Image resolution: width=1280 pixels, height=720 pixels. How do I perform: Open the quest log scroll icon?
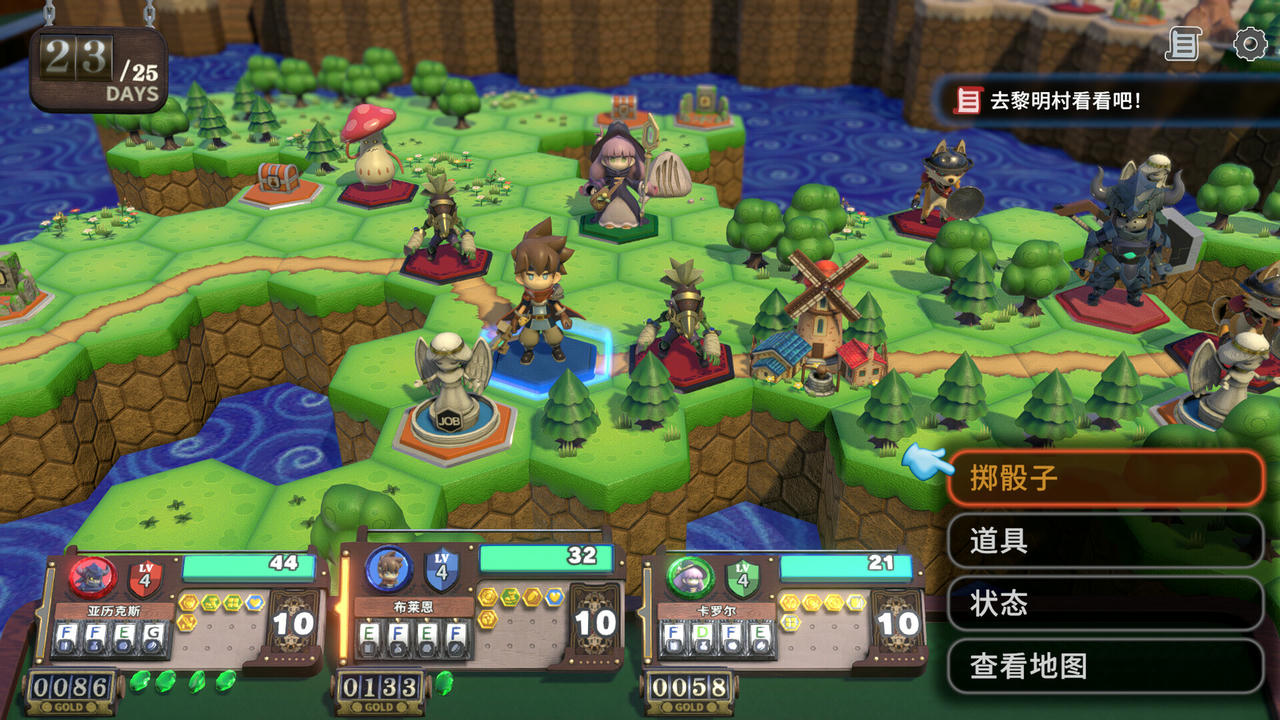1181,44
